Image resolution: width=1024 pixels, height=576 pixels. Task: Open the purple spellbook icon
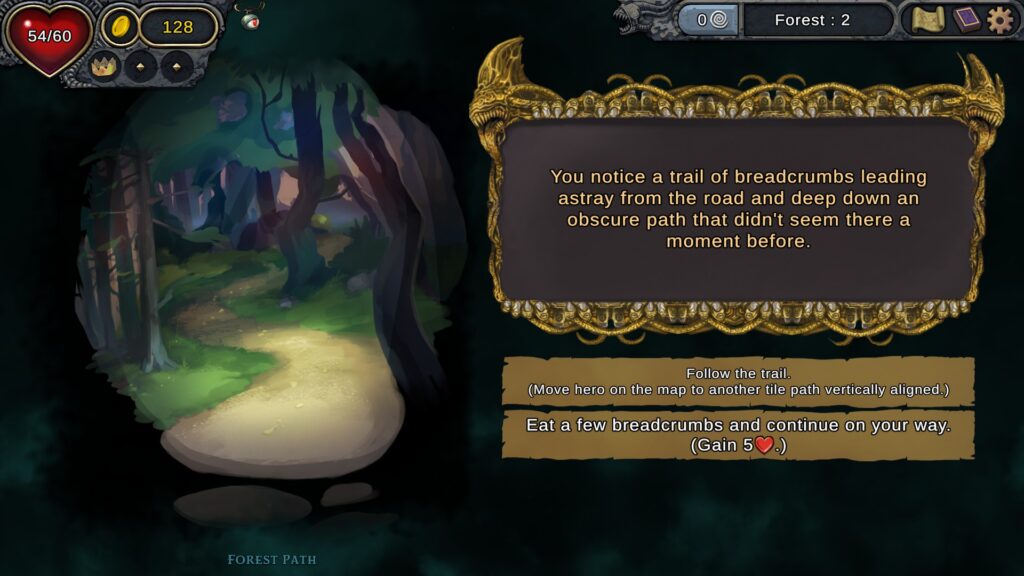(x=965, y=20)
